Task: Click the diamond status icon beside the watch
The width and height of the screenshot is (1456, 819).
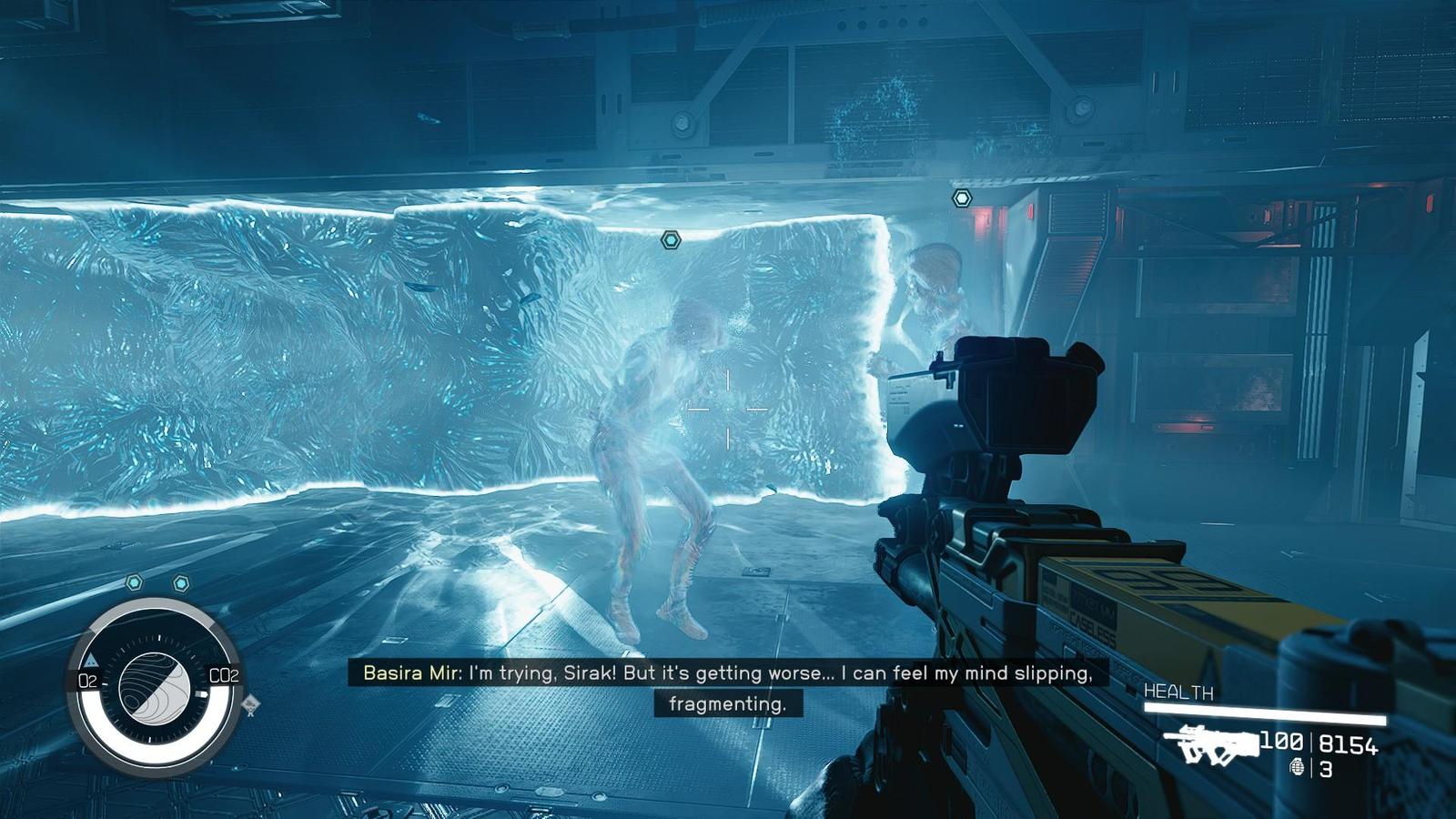Action: 250,704
